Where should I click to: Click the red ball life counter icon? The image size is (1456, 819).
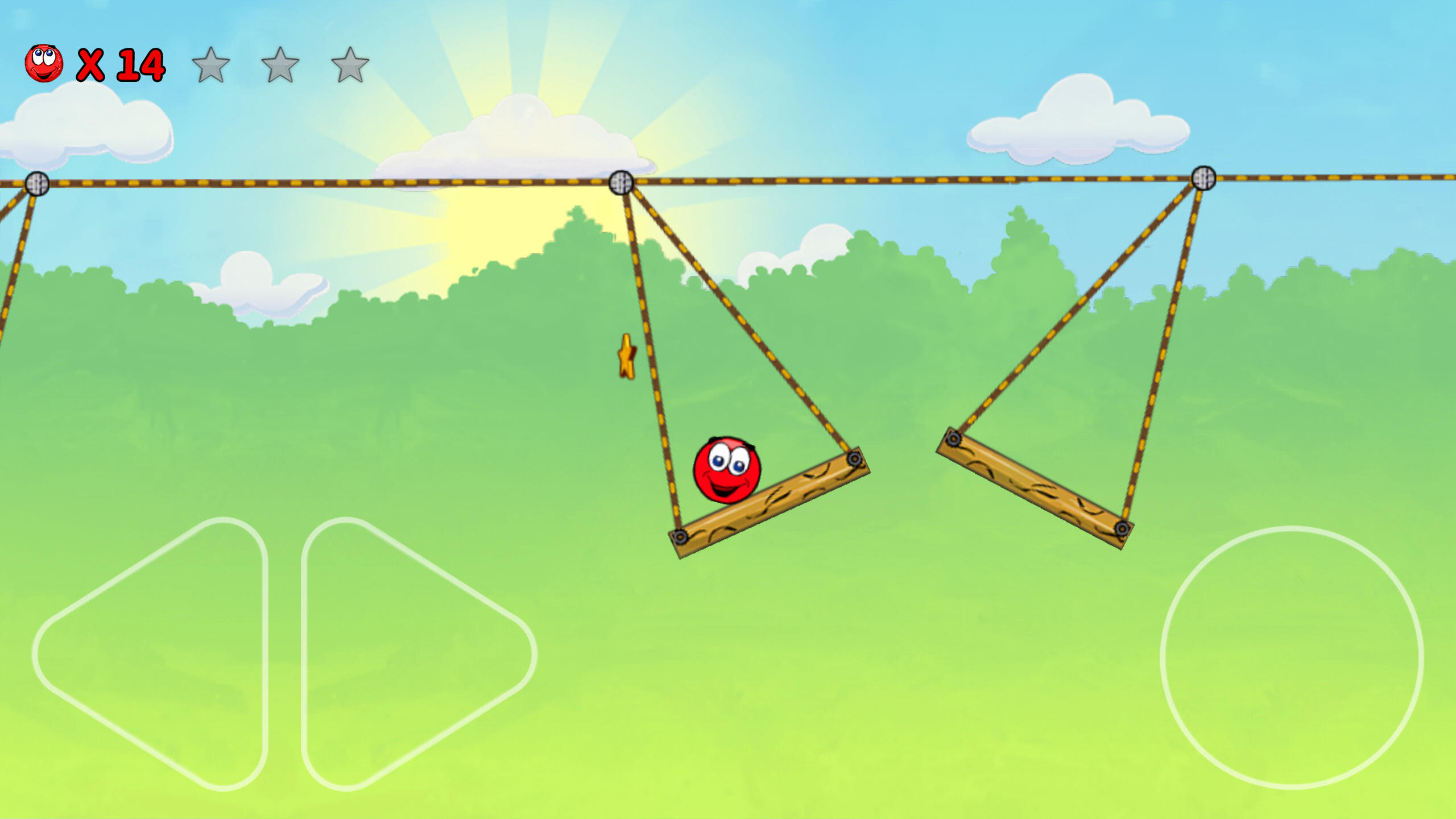(x=45, y=64)
